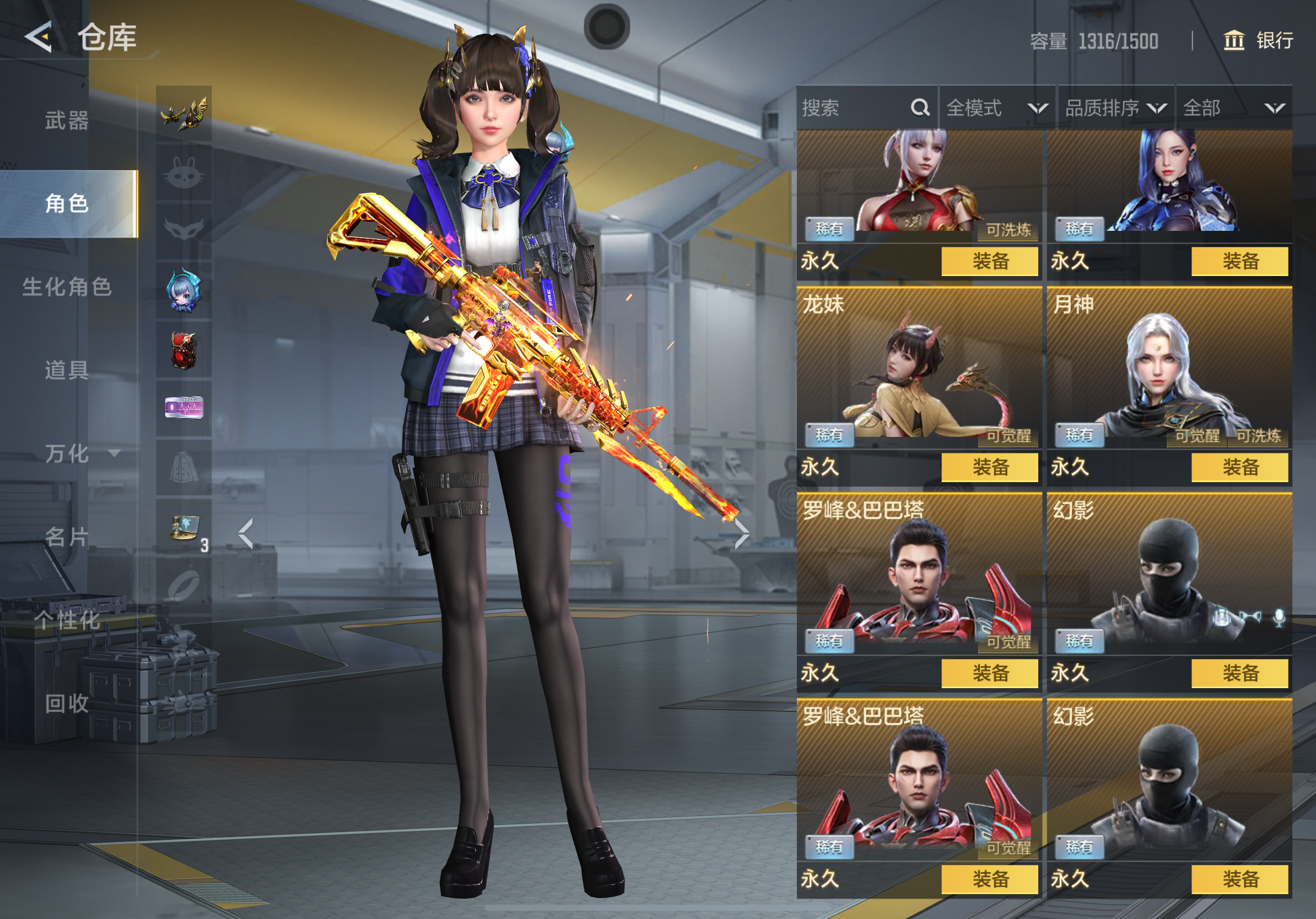The width and height of the screenshot is (1316, 919).
Task: Equip the 月神 character
Action: [1239, 468]
